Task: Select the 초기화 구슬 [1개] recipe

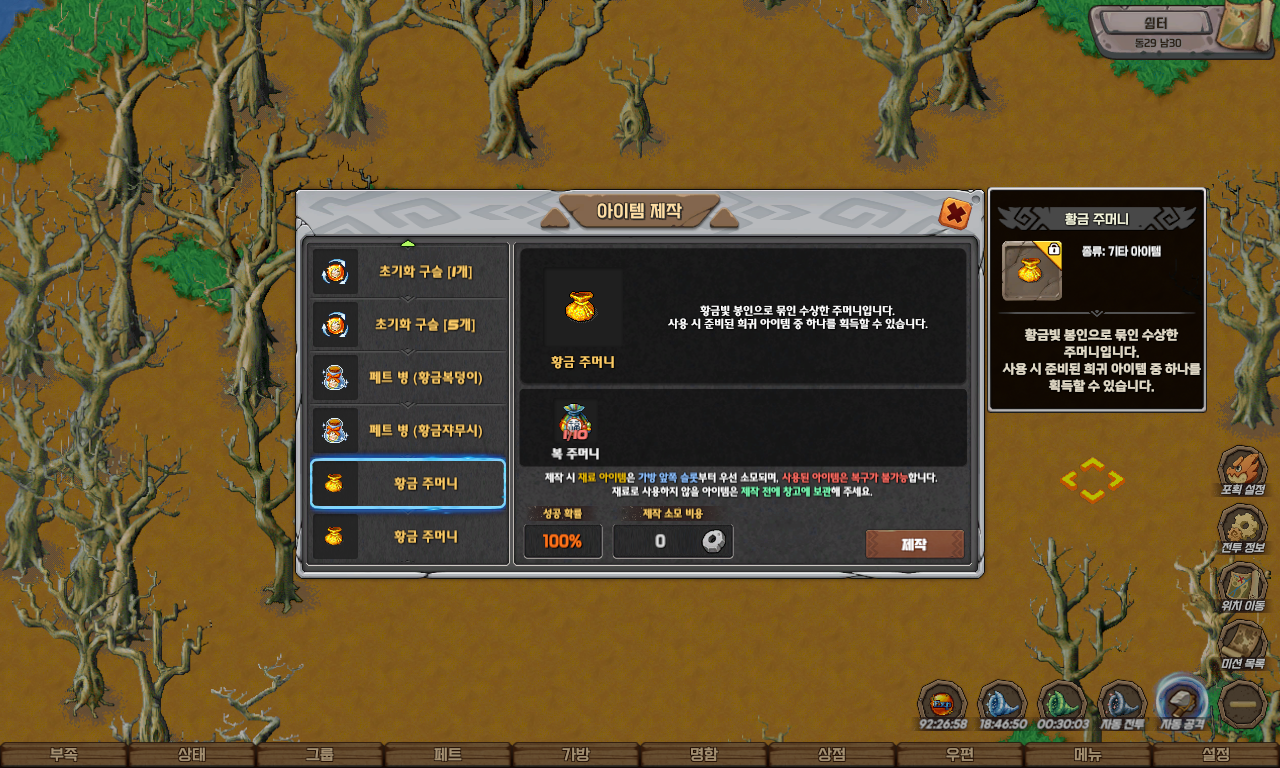Action: click(408, 272)
